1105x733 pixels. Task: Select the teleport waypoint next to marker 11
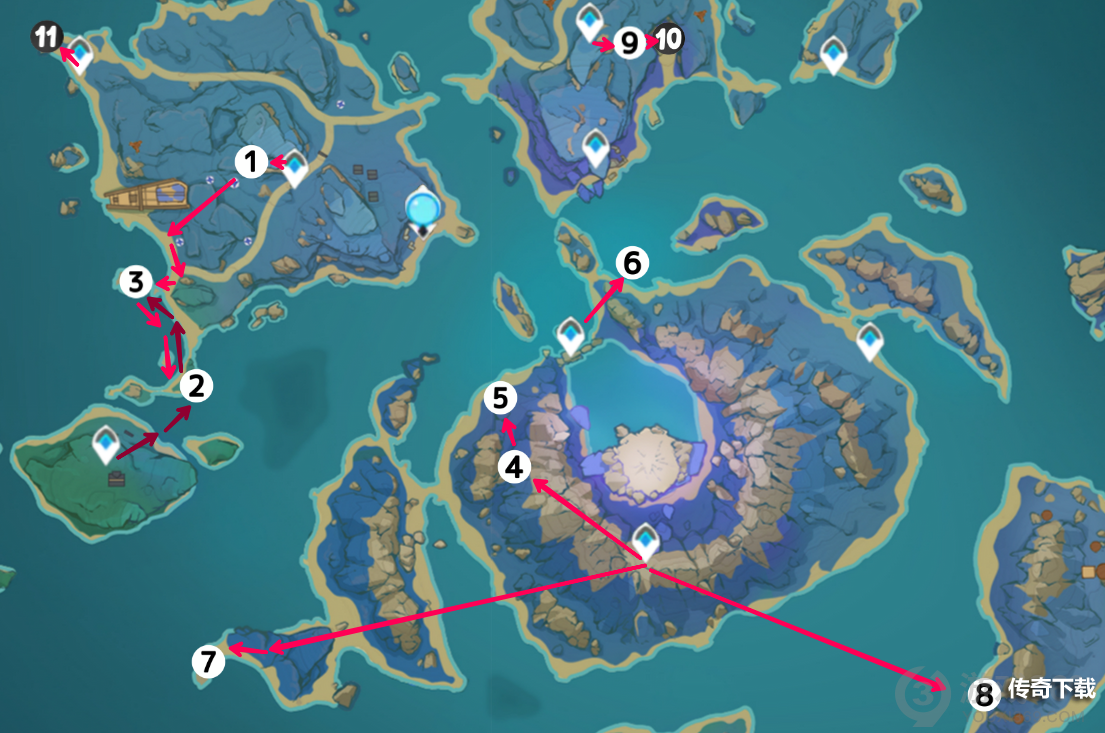79,55
